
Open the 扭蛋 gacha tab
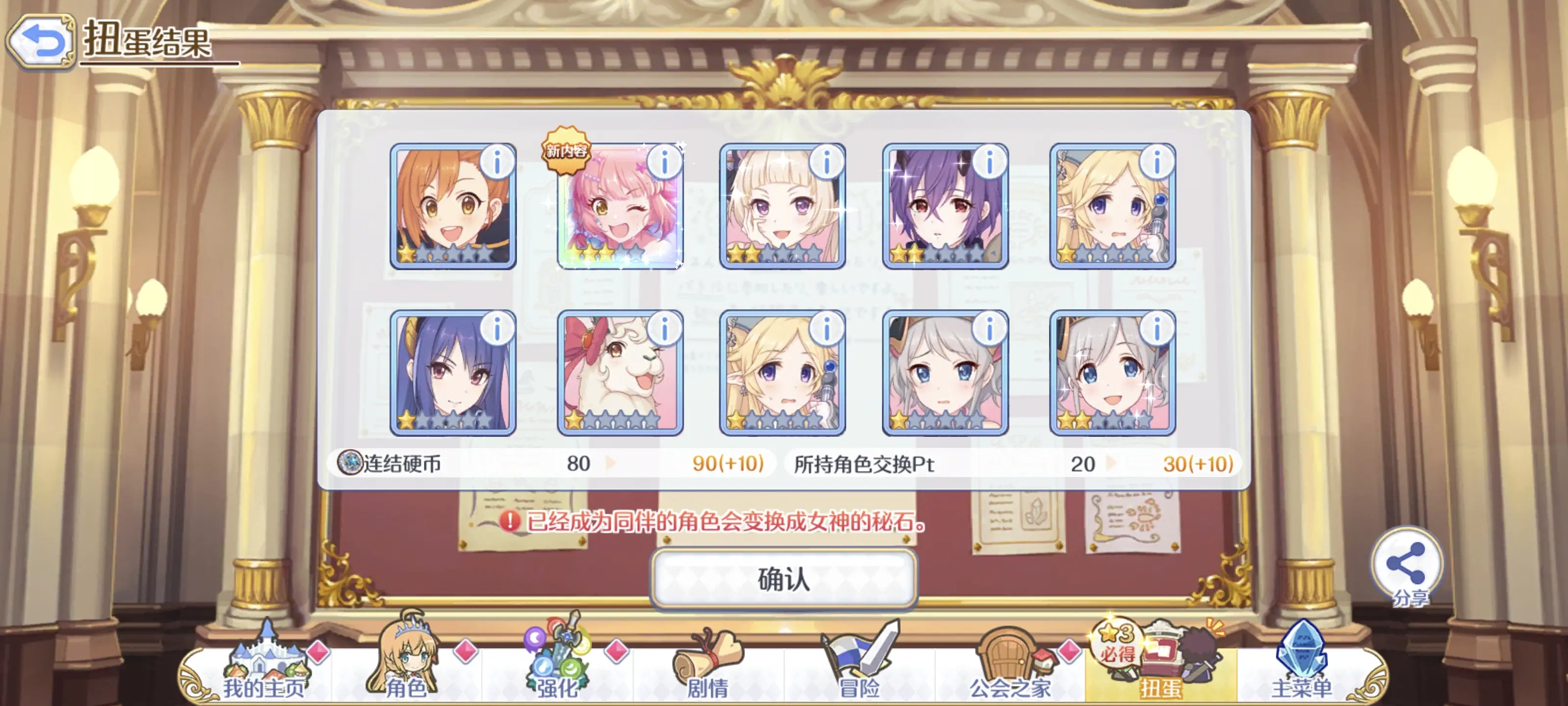tap(1160, 668)
